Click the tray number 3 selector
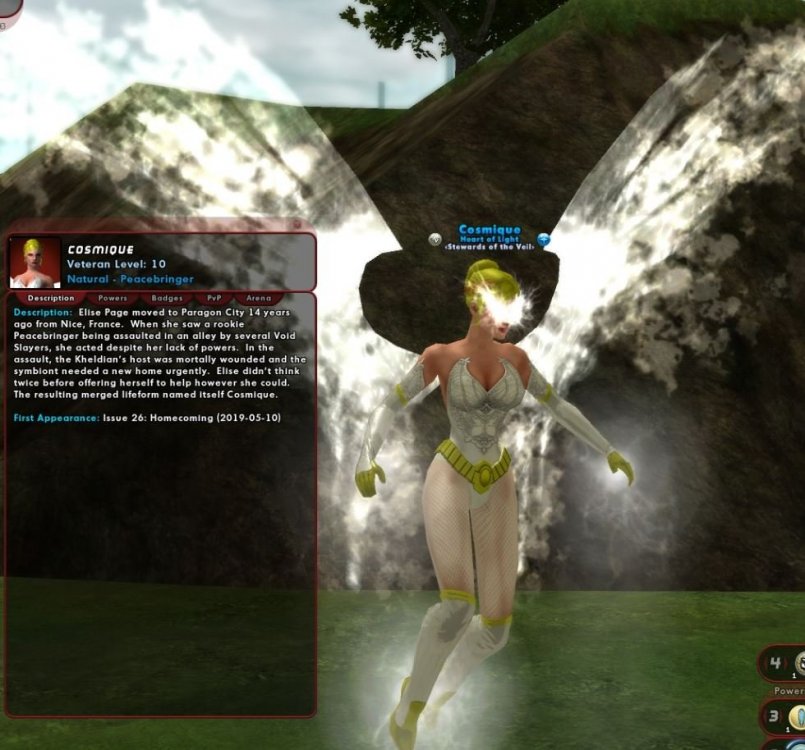The image size is (805, 750). pos(774,716)
